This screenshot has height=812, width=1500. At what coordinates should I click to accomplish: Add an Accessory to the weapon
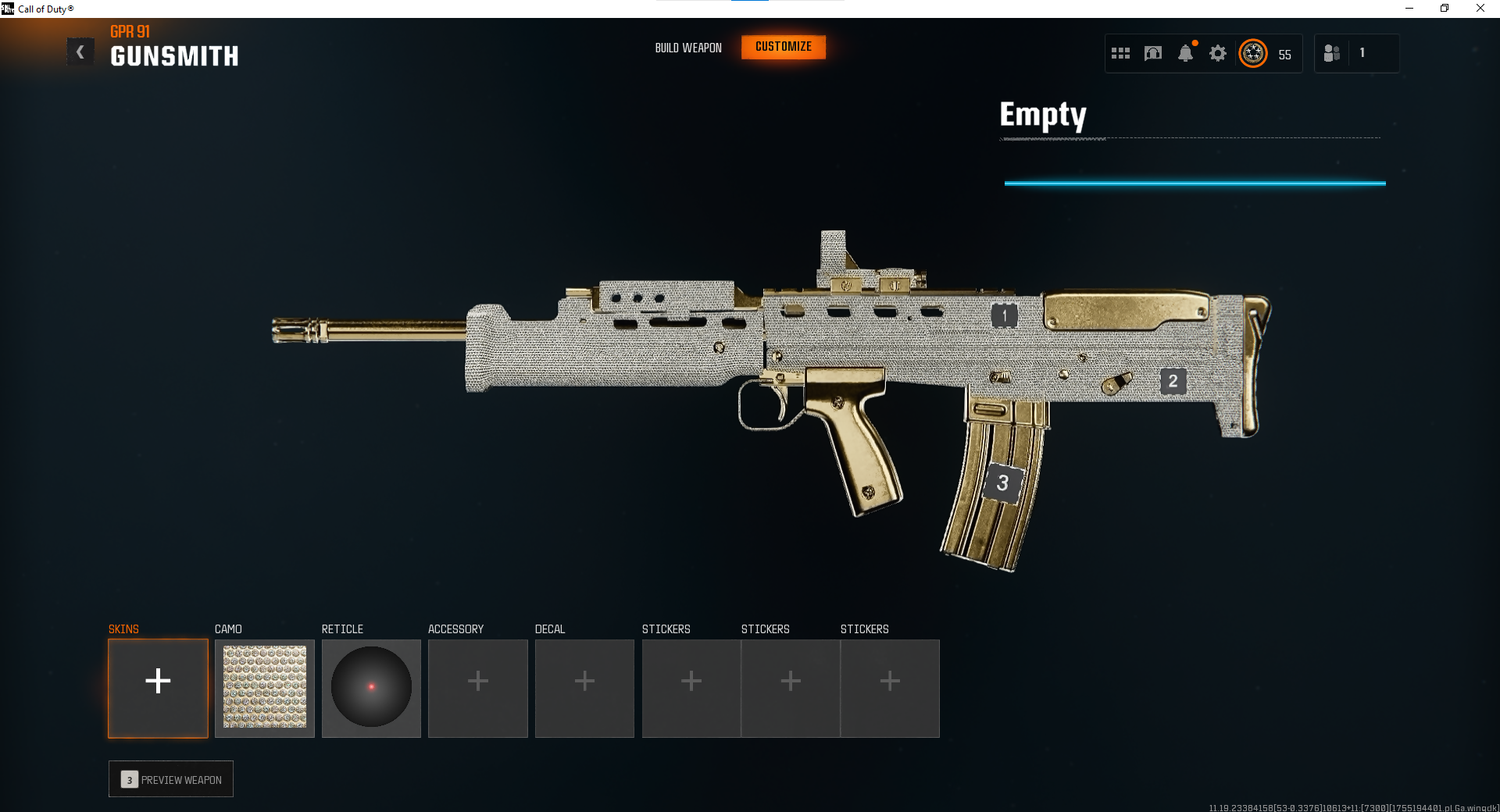pos(478,688)
